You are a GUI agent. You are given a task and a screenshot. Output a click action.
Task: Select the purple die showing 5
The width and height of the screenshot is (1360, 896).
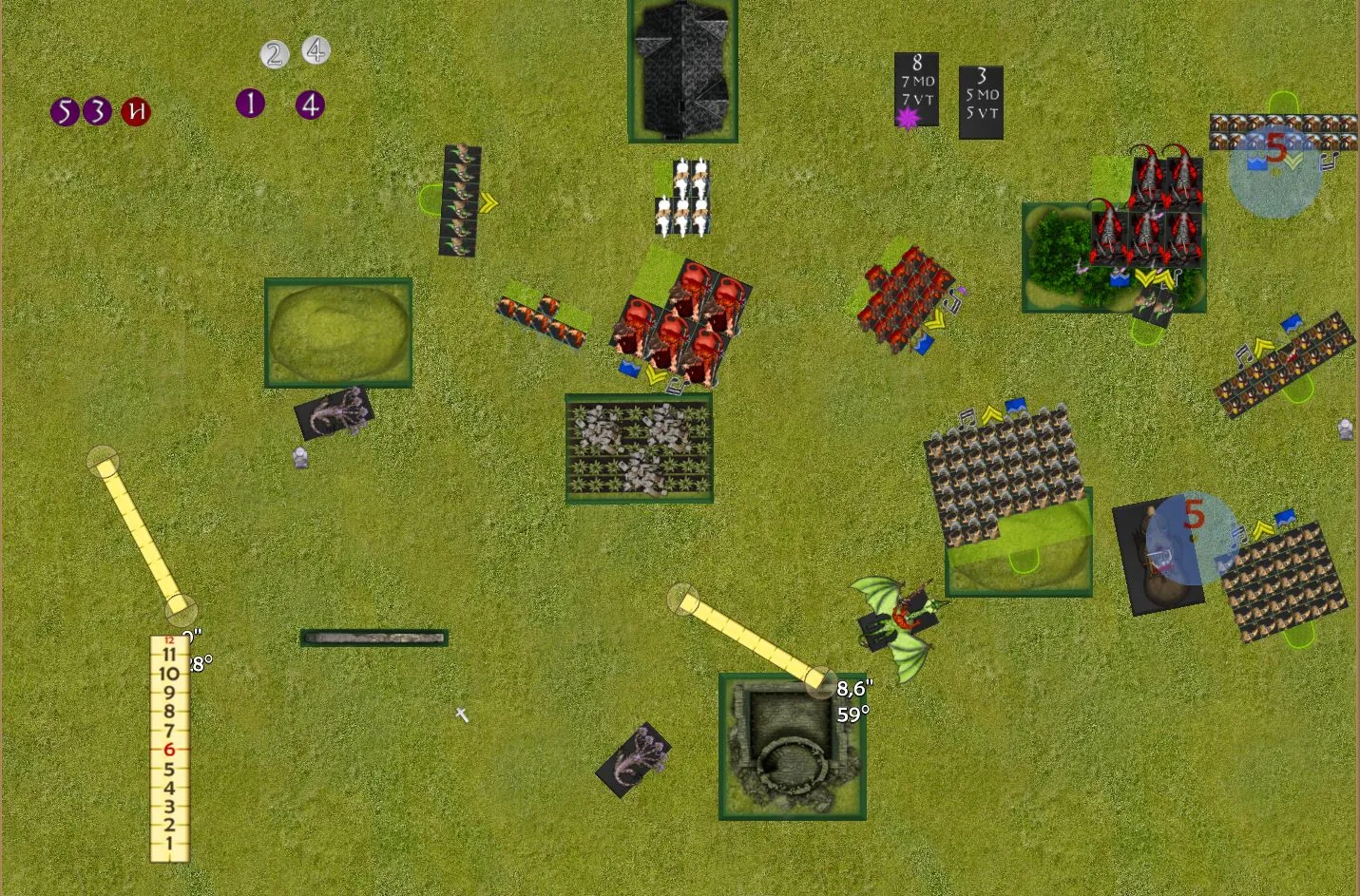coord(64,112)
